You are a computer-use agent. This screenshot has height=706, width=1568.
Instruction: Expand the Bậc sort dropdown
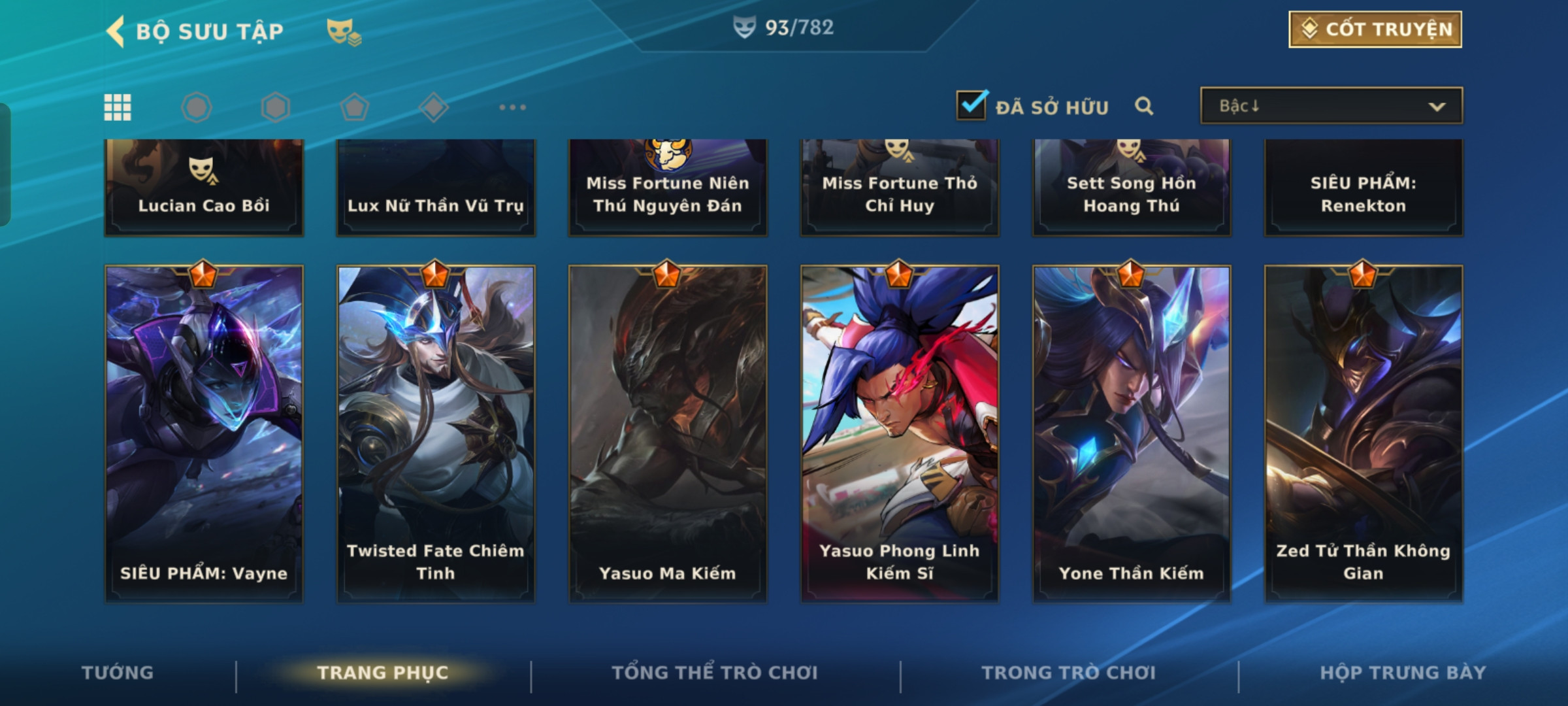1331,106
